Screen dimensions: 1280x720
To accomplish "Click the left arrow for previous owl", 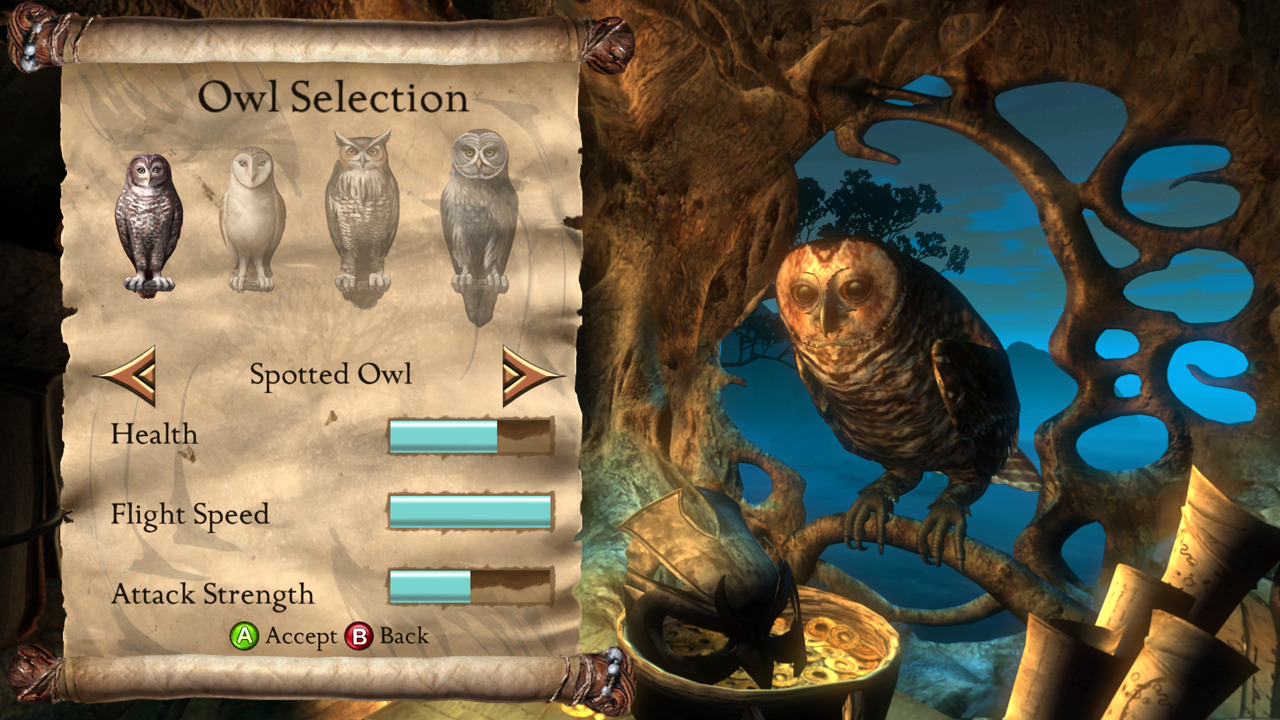I will [x=128, y=375].
